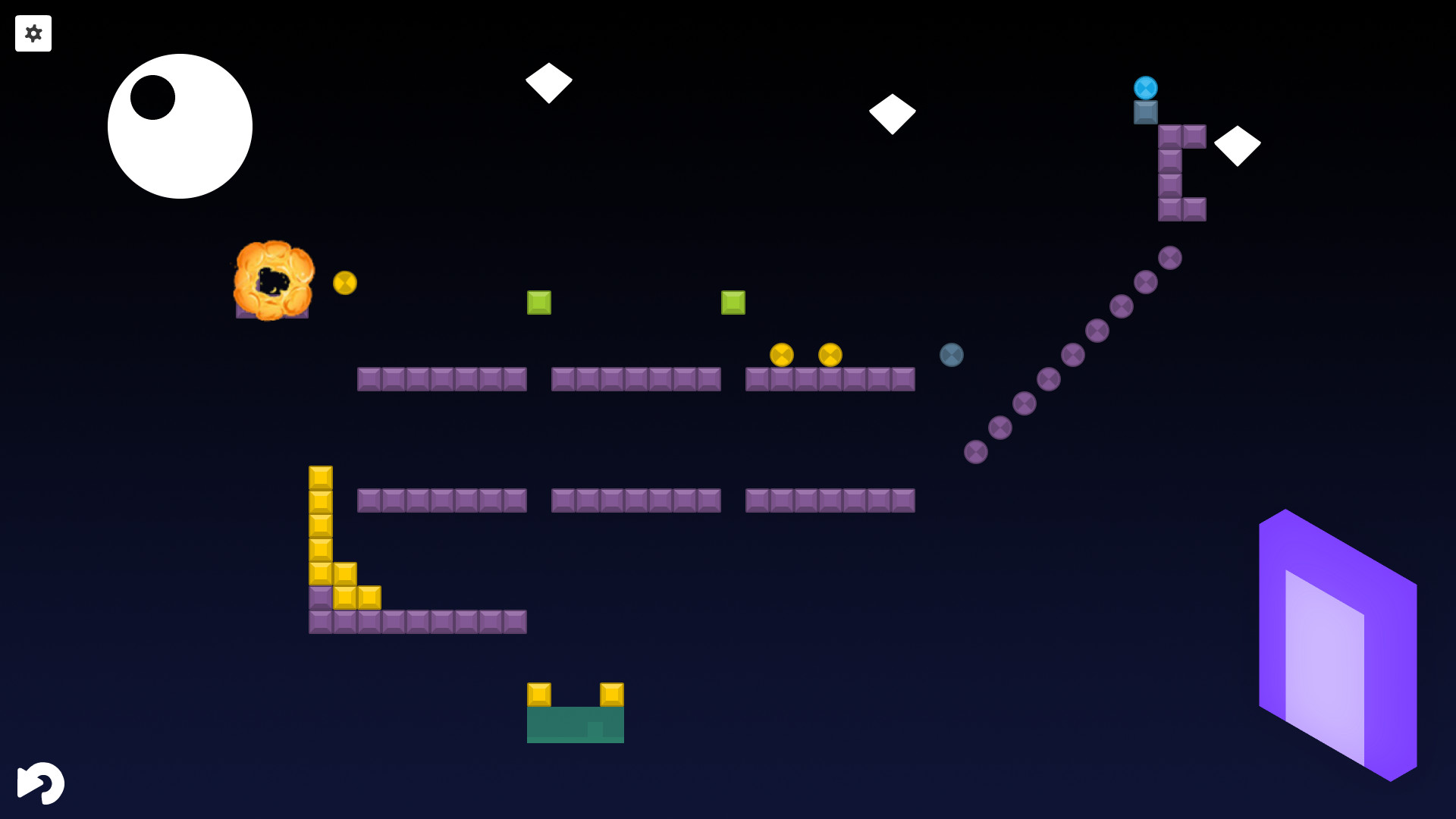The image size is (1456, 819).
Task: Click the gold coin near the explosion
Action: pos(345,281)
